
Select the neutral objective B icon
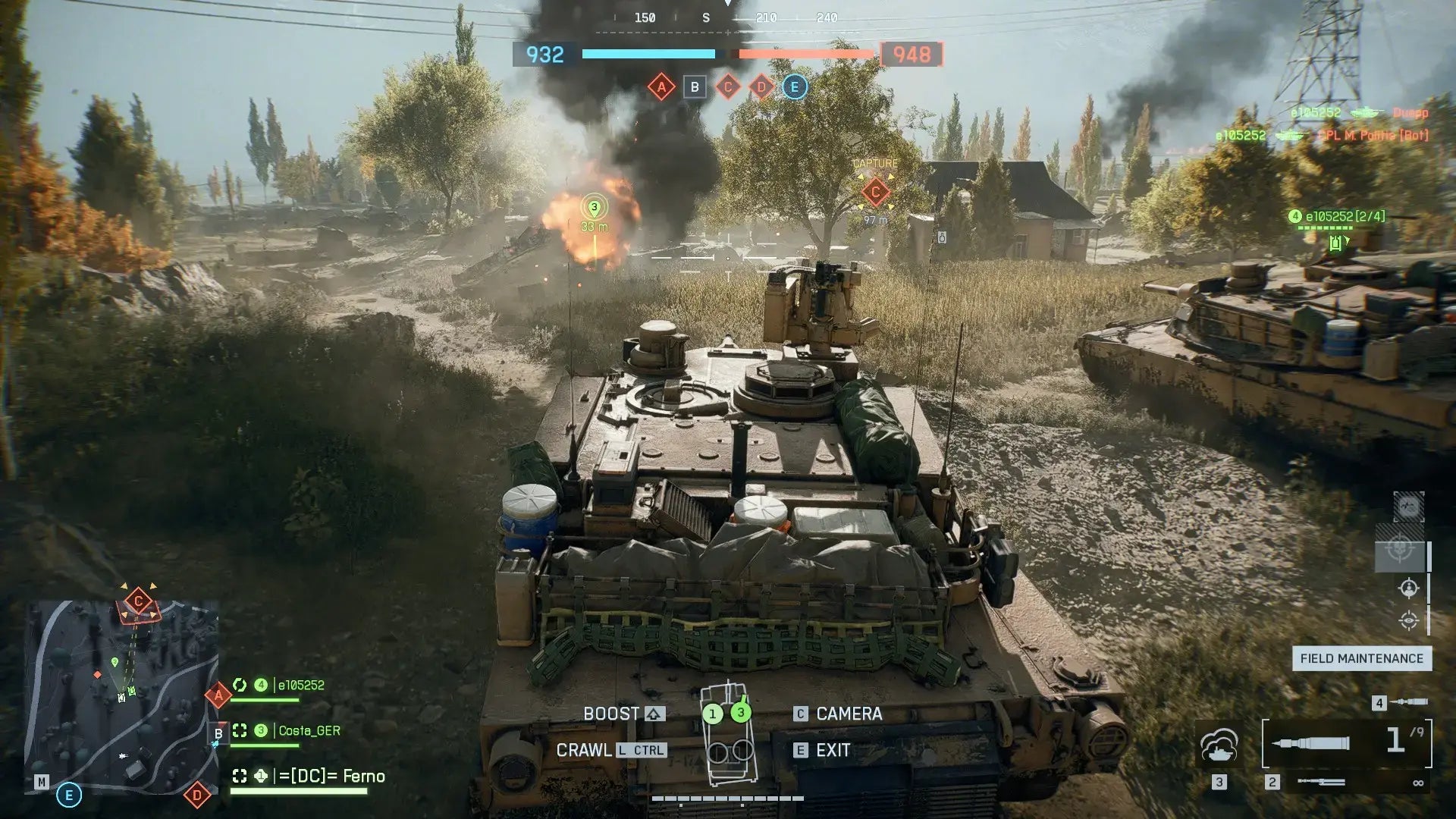pyautogui.click(x=695, y=87)
